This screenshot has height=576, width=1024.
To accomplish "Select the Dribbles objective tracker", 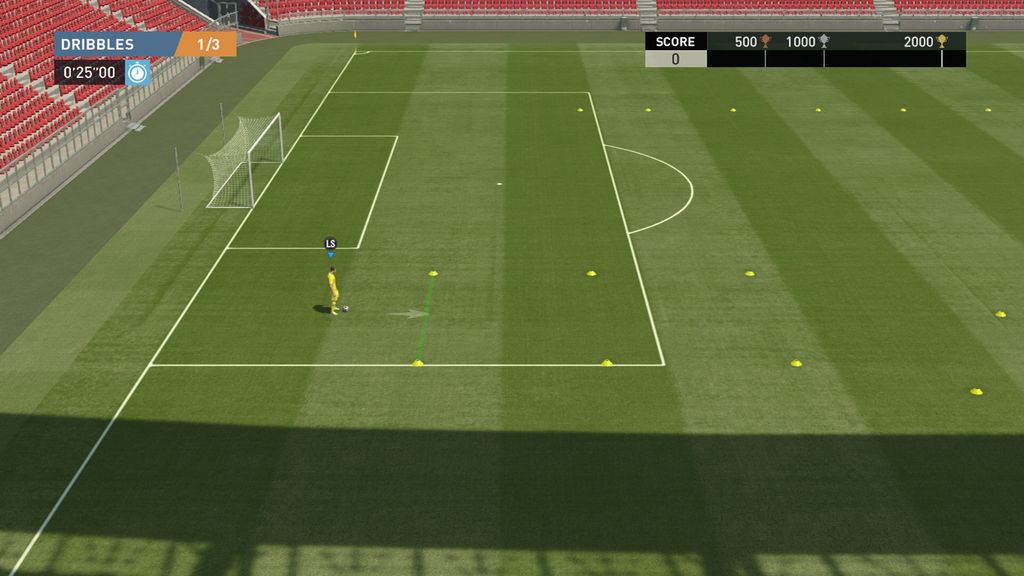I will click(145, 44).
